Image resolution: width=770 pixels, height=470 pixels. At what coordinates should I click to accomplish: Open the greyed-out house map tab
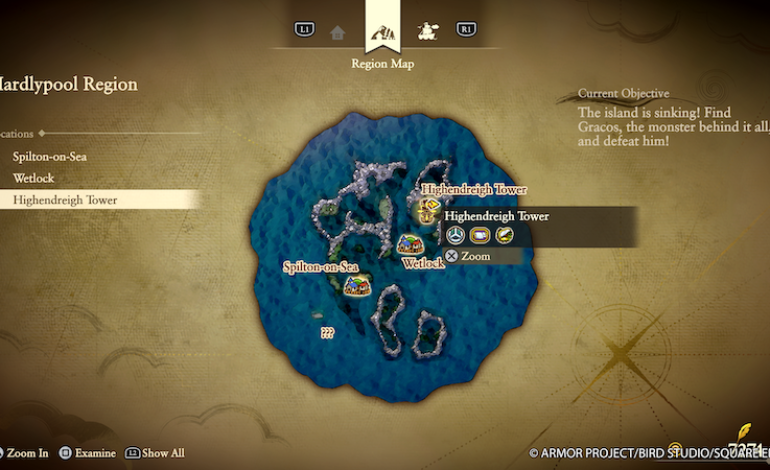(338, 32)
